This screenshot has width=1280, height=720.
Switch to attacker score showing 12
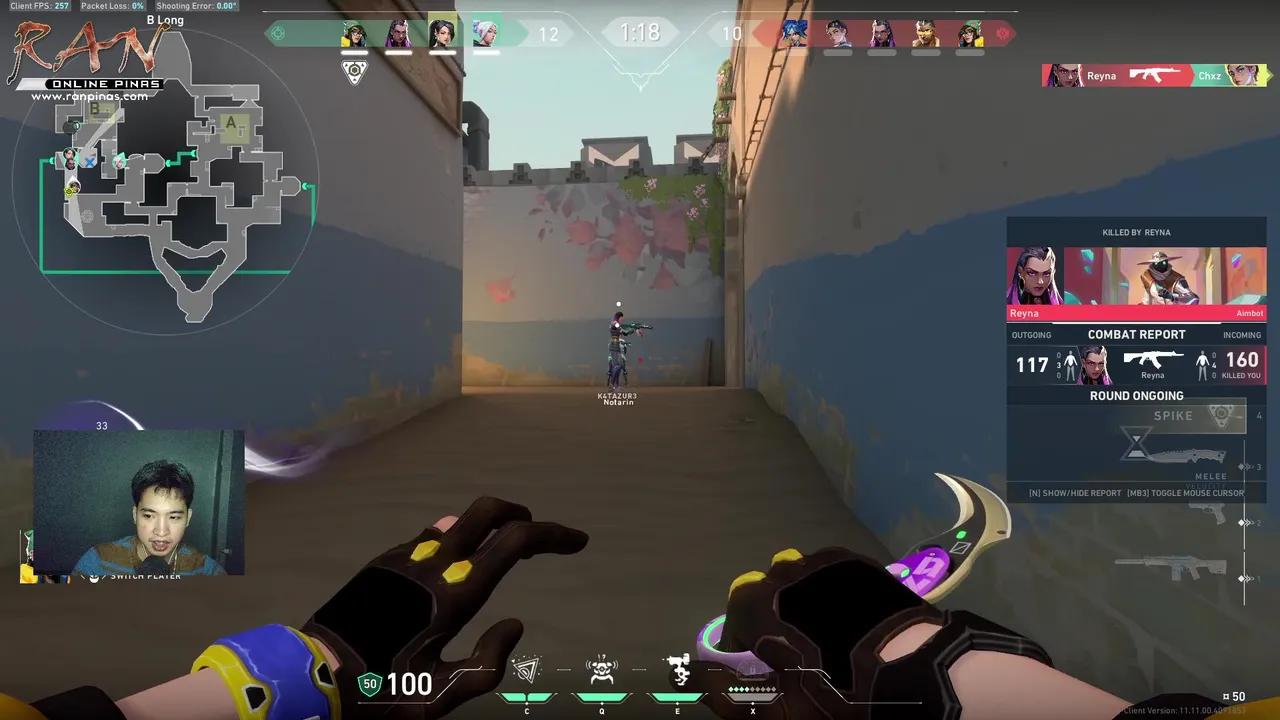[549, 33]
